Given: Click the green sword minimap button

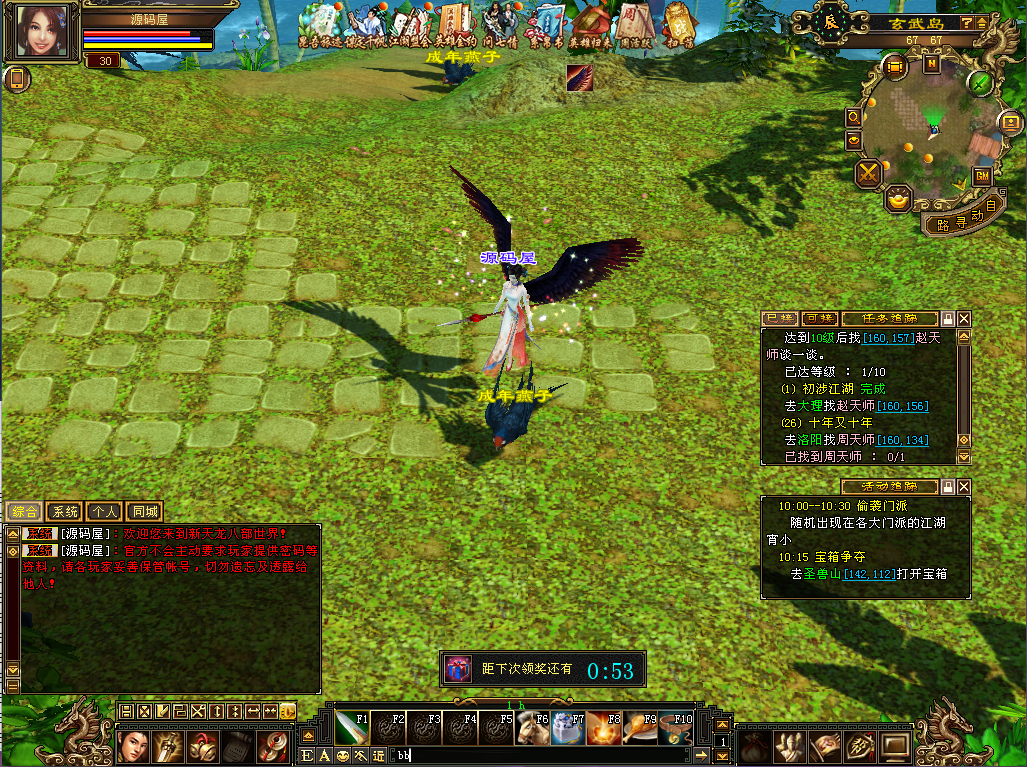Looking at the screenshot, I should tap(980, 83).
